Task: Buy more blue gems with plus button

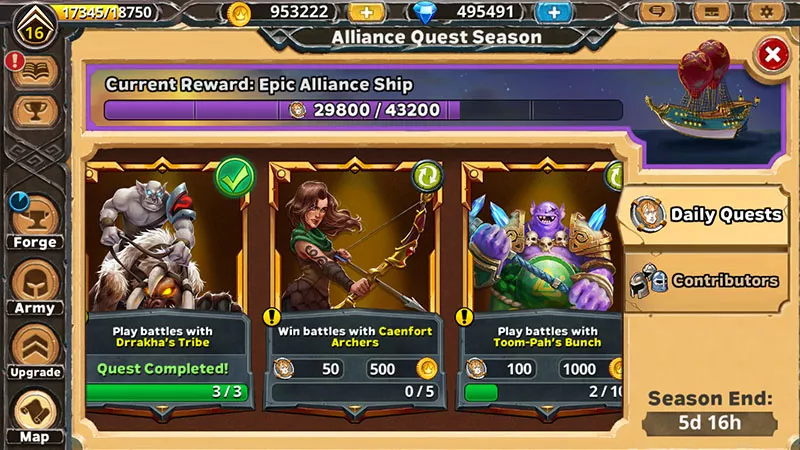Action: (552, 13)
